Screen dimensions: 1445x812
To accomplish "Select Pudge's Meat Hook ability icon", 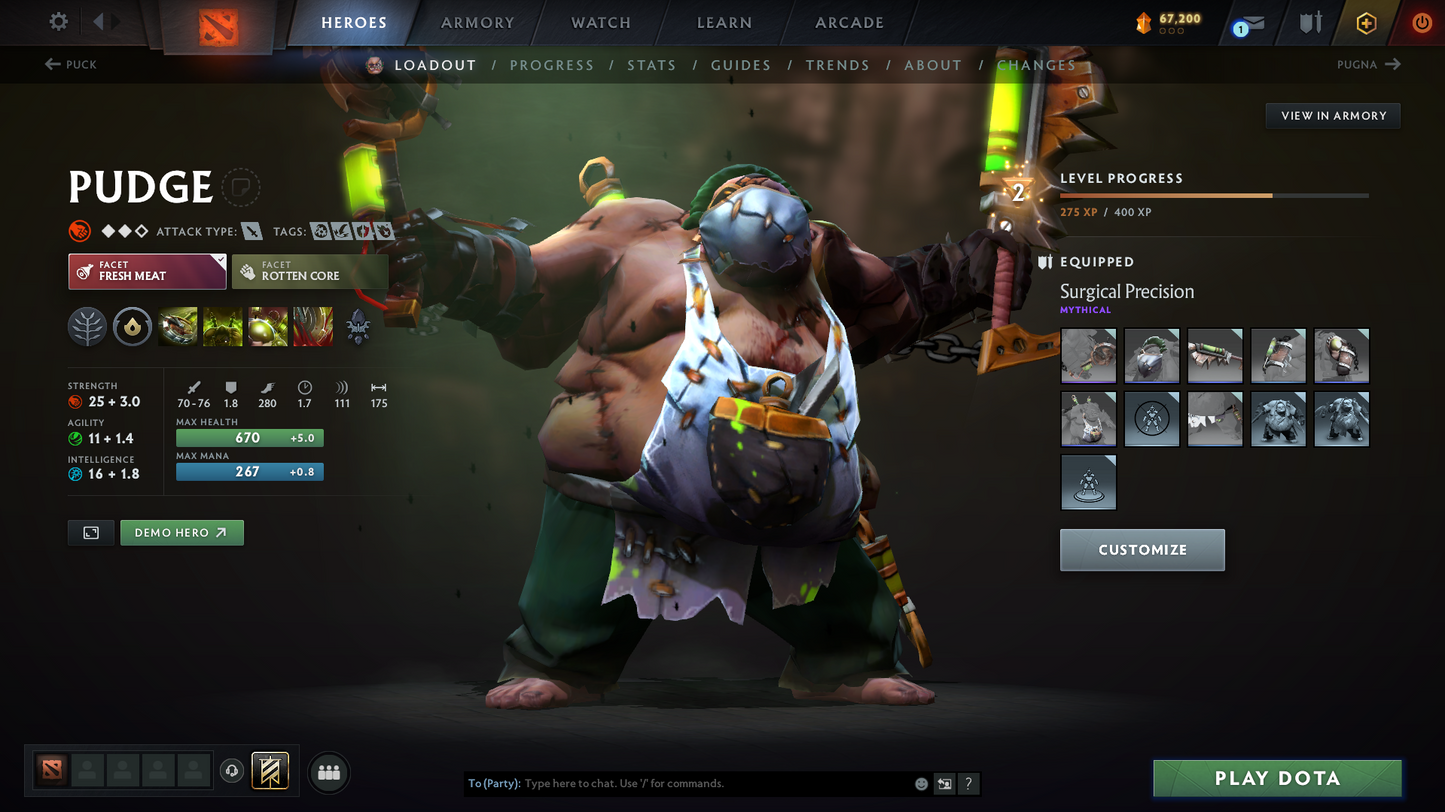I will click(177, 326).
